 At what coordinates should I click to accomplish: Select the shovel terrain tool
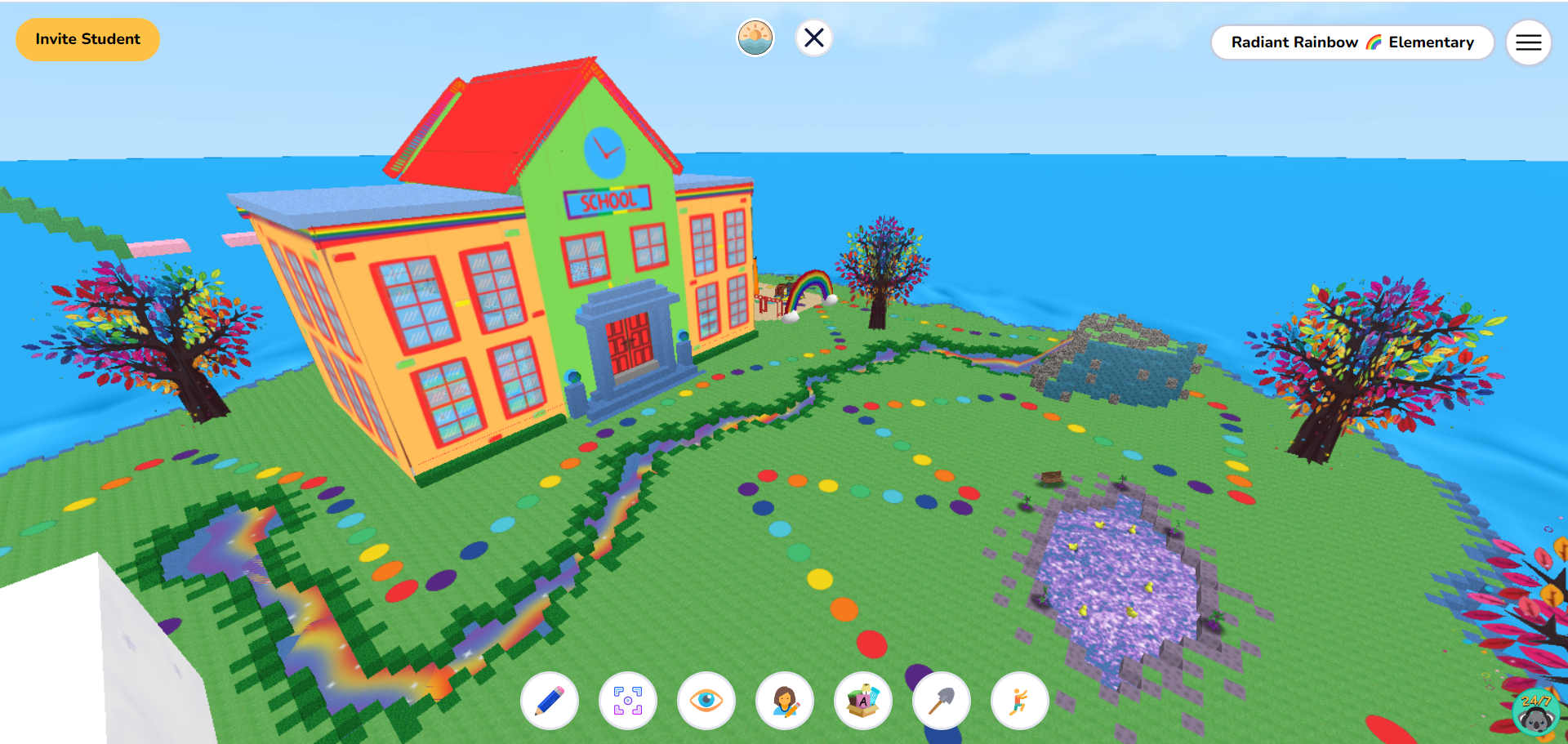941,701
